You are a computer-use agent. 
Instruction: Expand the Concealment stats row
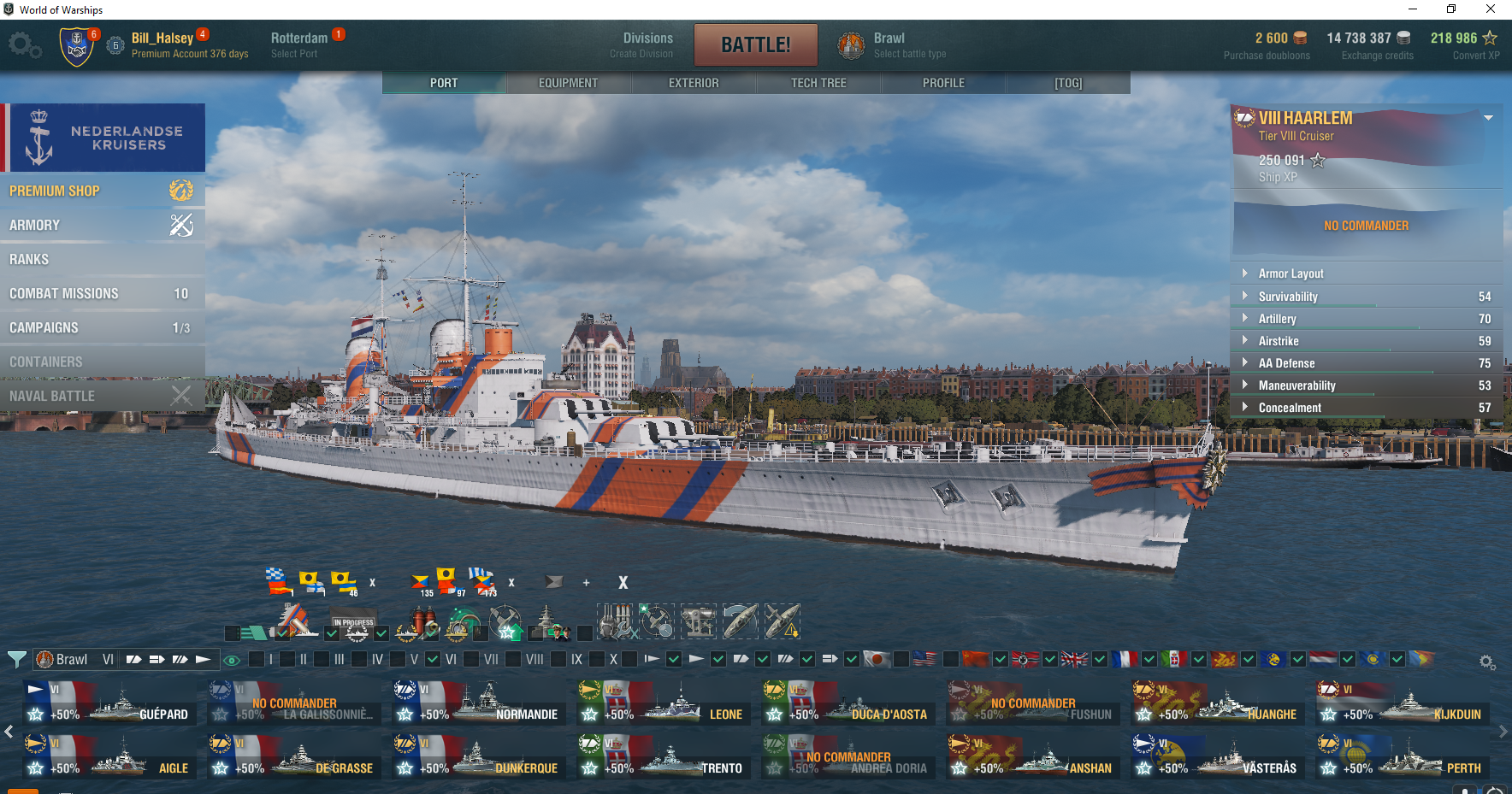coord(1290,408)
